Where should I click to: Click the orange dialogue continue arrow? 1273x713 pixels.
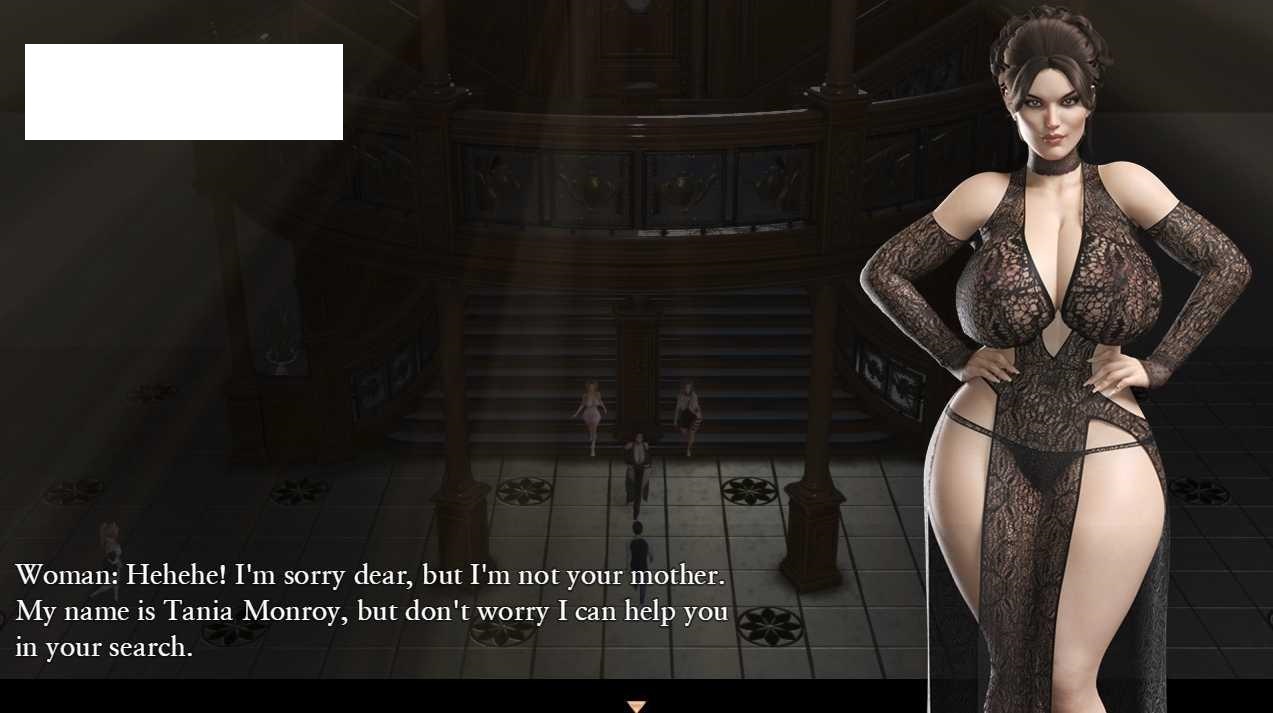pyautogui.click(x=636, y=706)
